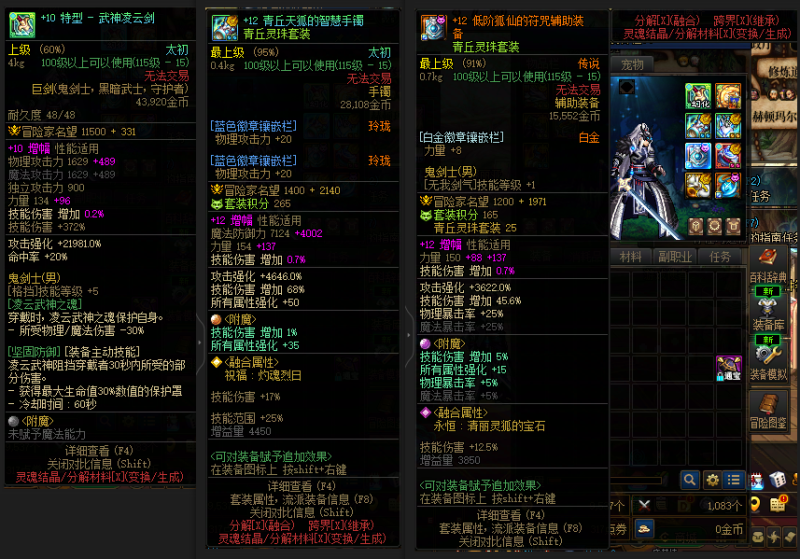Switch to the 副职业 tab
The height and width of the screenshot is (559, 800).
click(676, 257)
